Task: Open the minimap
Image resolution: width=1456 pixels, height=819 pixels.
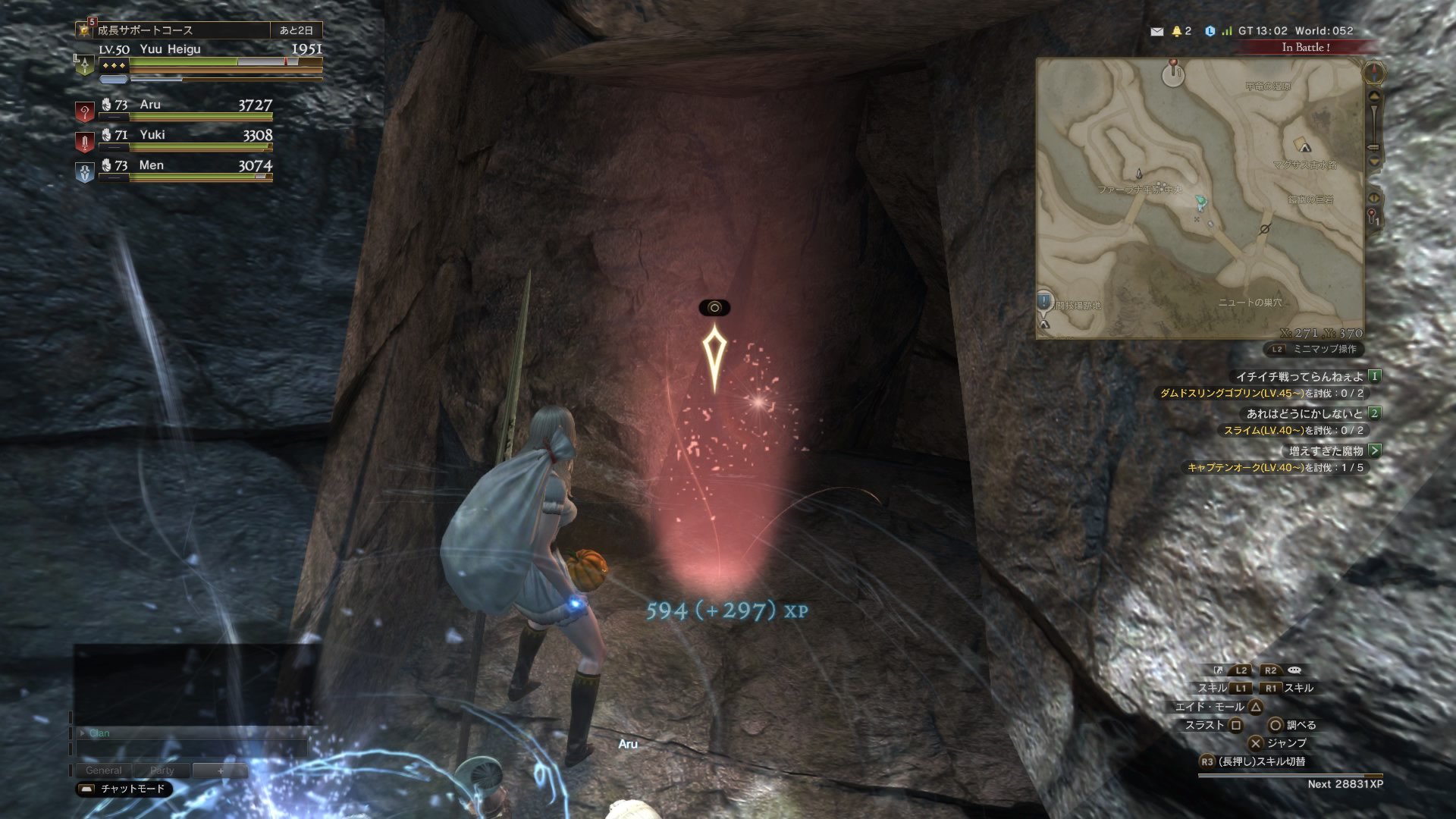Action: click(x=1200, y=199)
